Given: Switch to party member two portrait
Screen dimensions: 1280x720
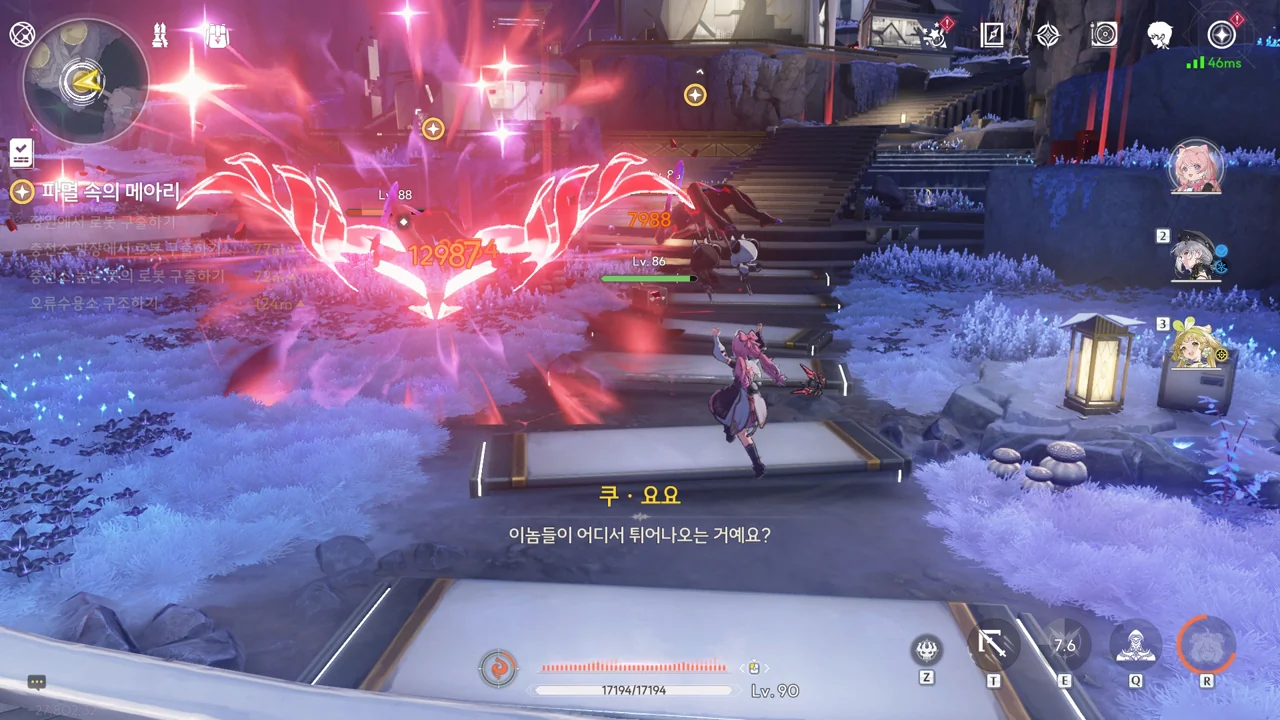Looking at the screenshot, I should (1196, 257).
